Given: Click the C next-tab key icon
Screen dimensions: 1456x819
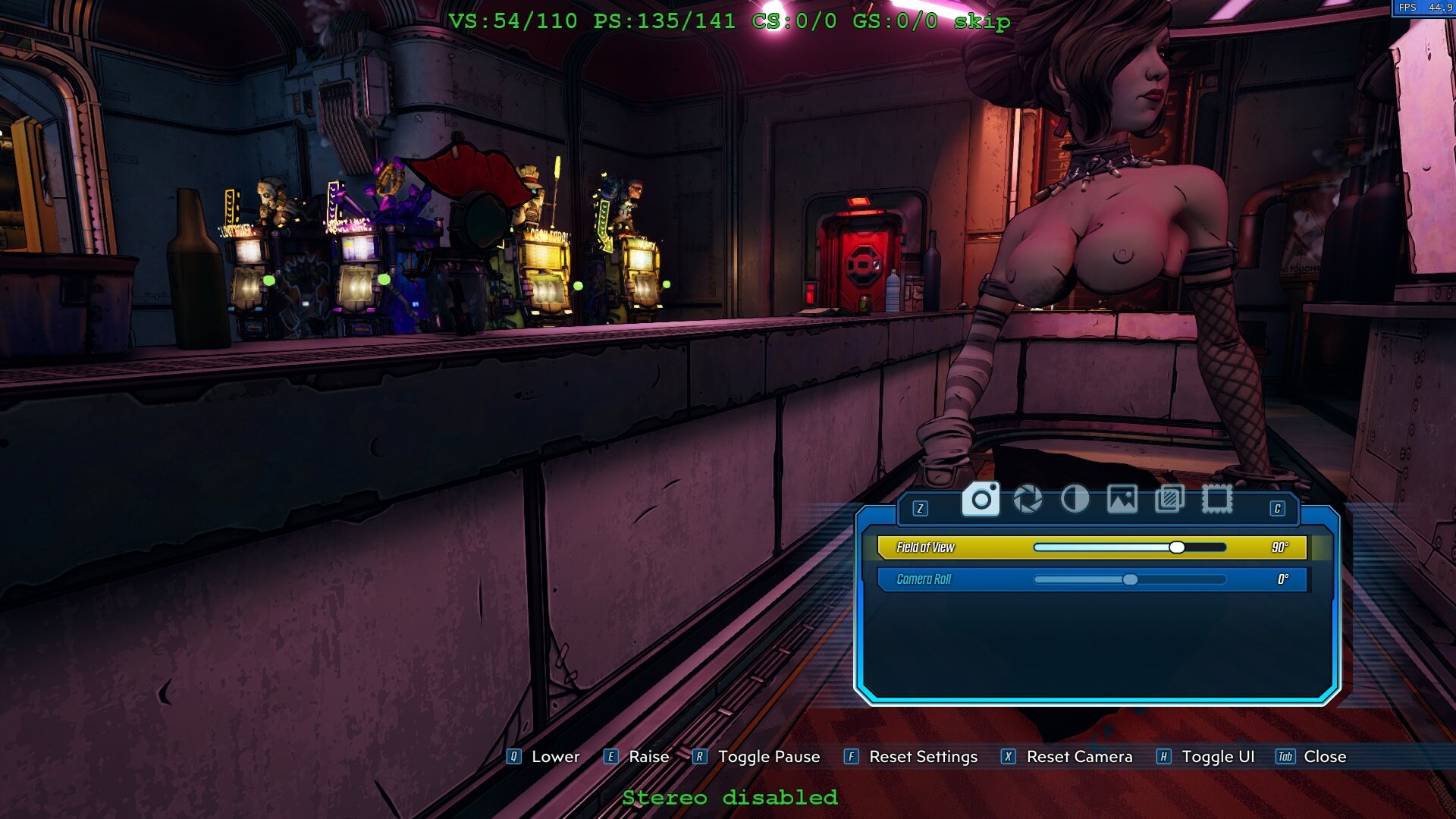Looking at the screenshot, I should (x=1277, y=510).
